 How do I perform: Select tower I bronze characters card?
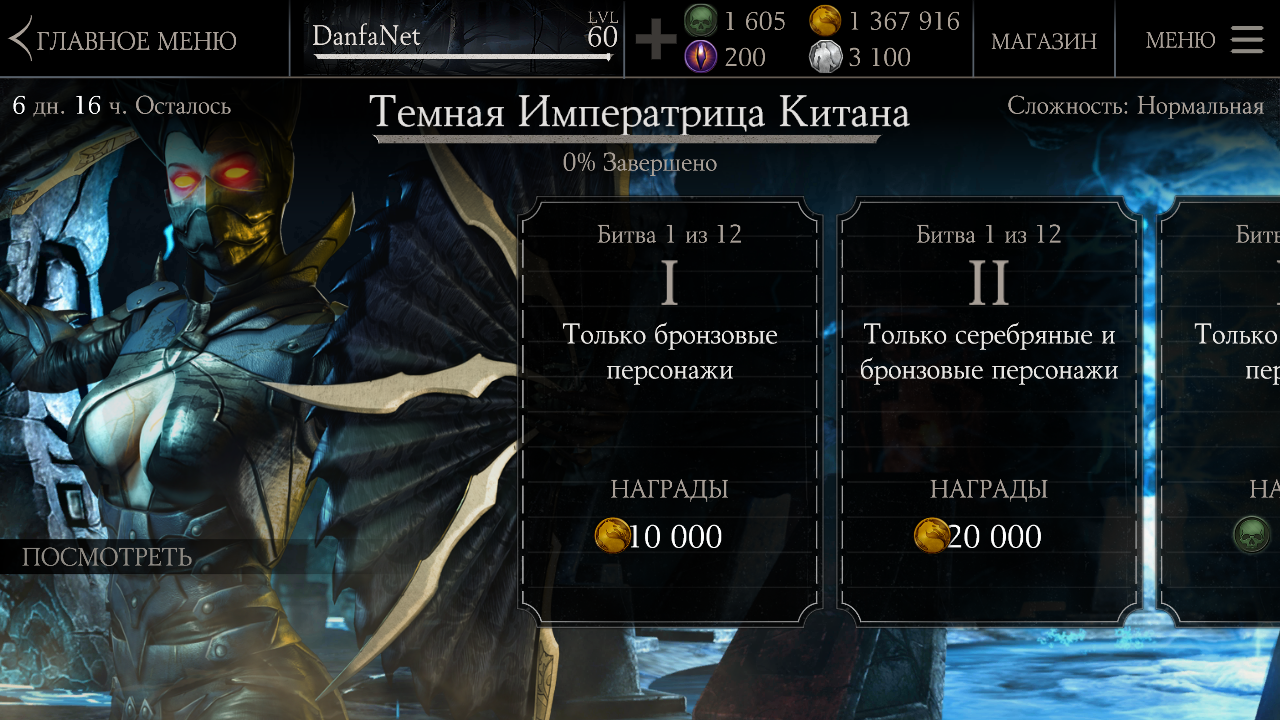coord(669,410)
